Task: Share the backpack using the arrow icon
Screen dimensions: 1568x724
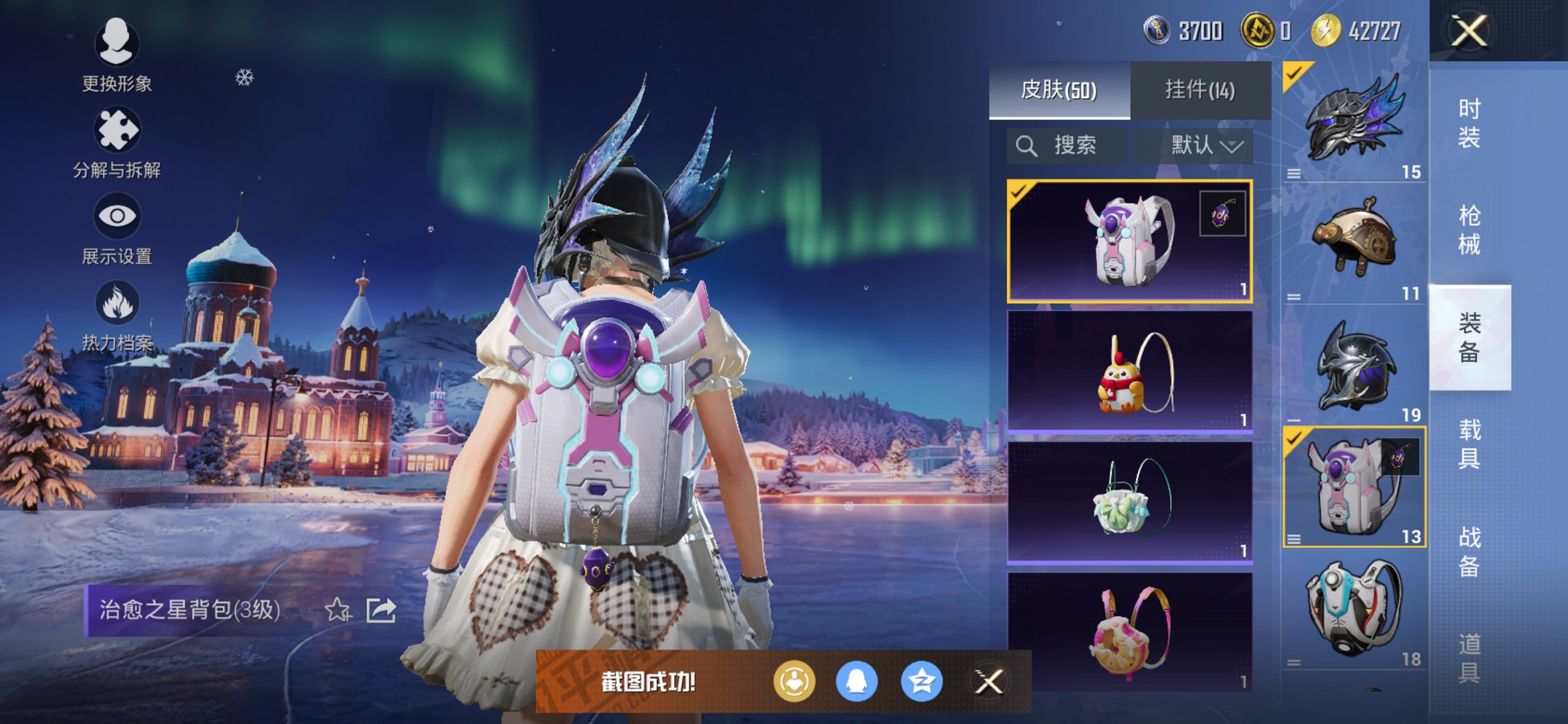Action: pyautogui.click(x=381, y=610)
